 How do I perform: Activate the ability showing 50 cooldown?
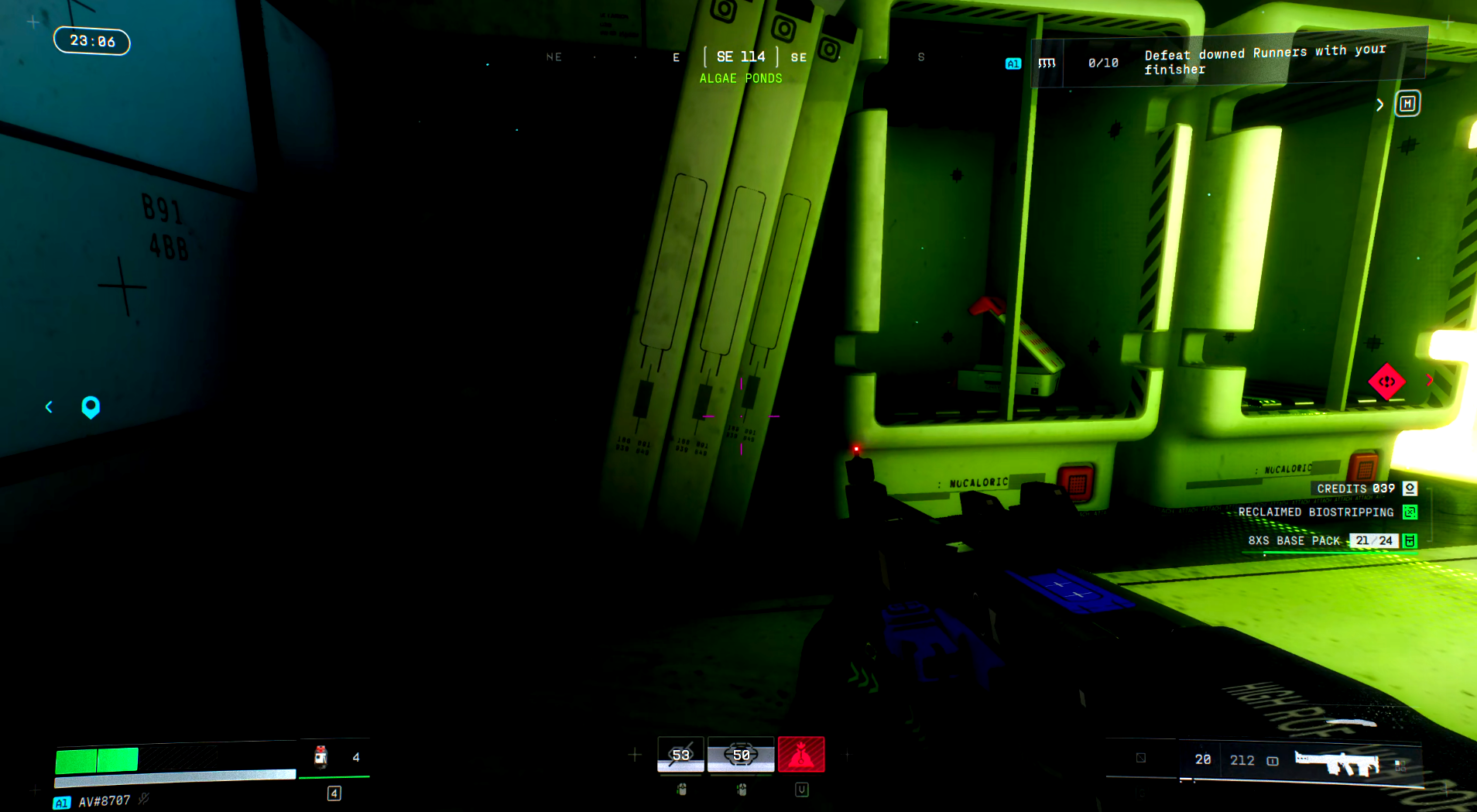click(741, 755)
